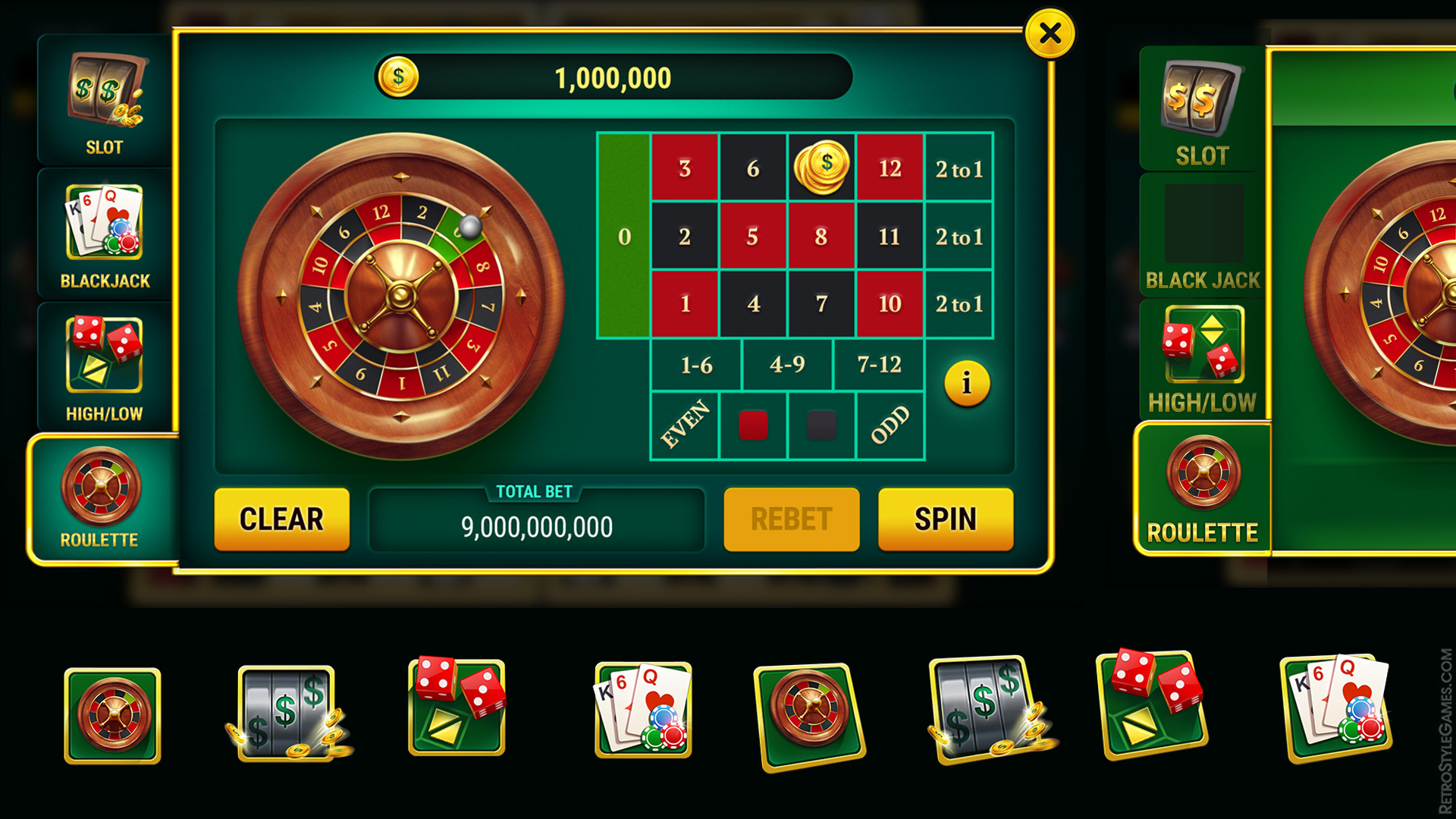
Task: Select the total bet amount field
Action: 536,523
